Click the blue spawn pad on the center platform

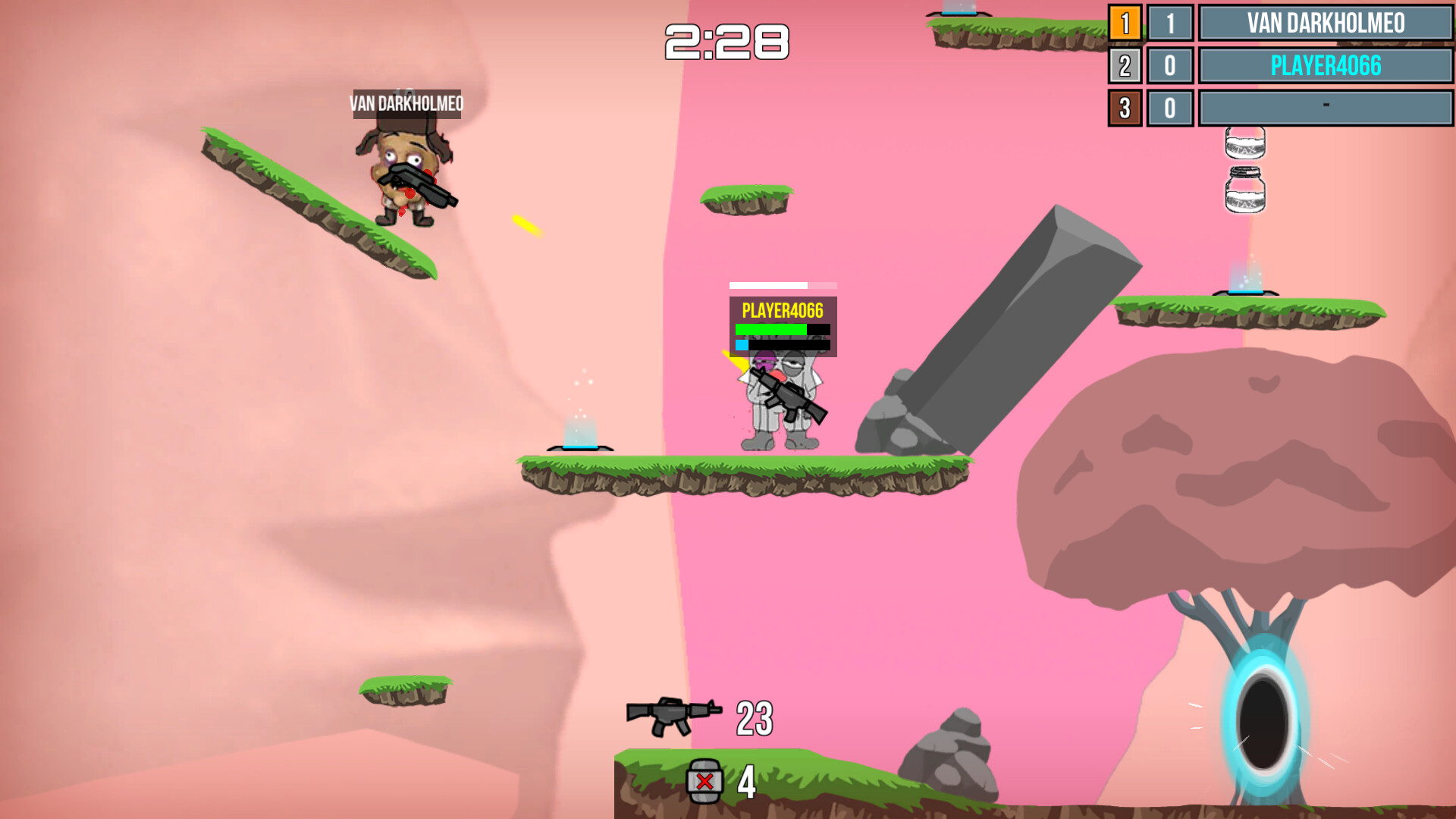click(579, 446)
